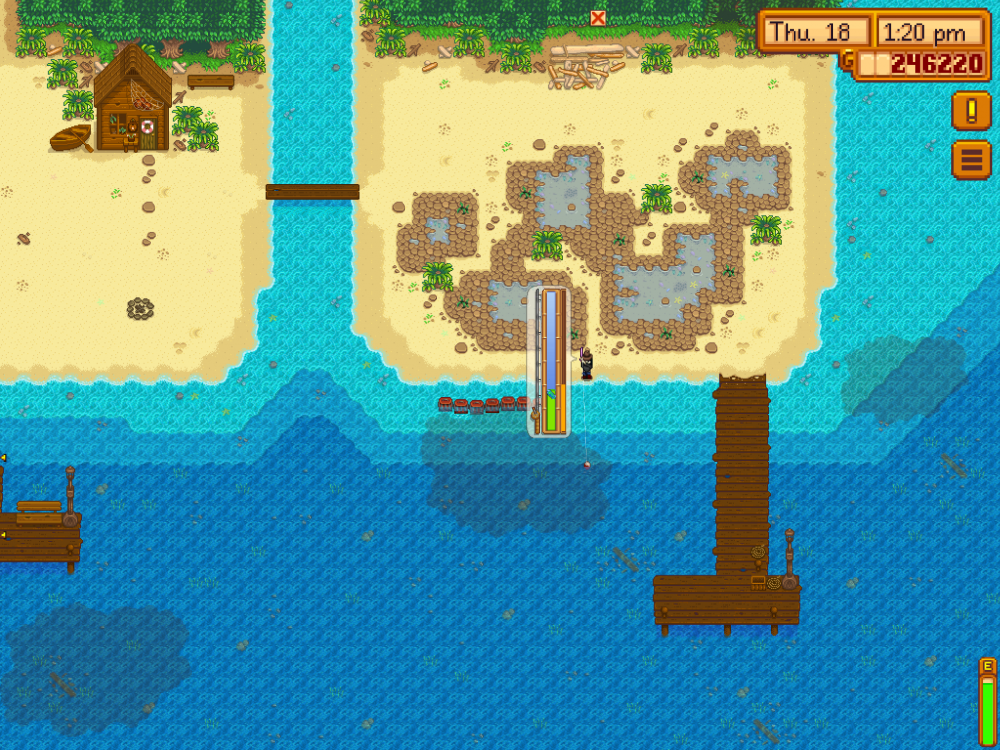Open the three-line game menu button
1000x750 pixels.
pyautogui.click(x=970, y=160)
